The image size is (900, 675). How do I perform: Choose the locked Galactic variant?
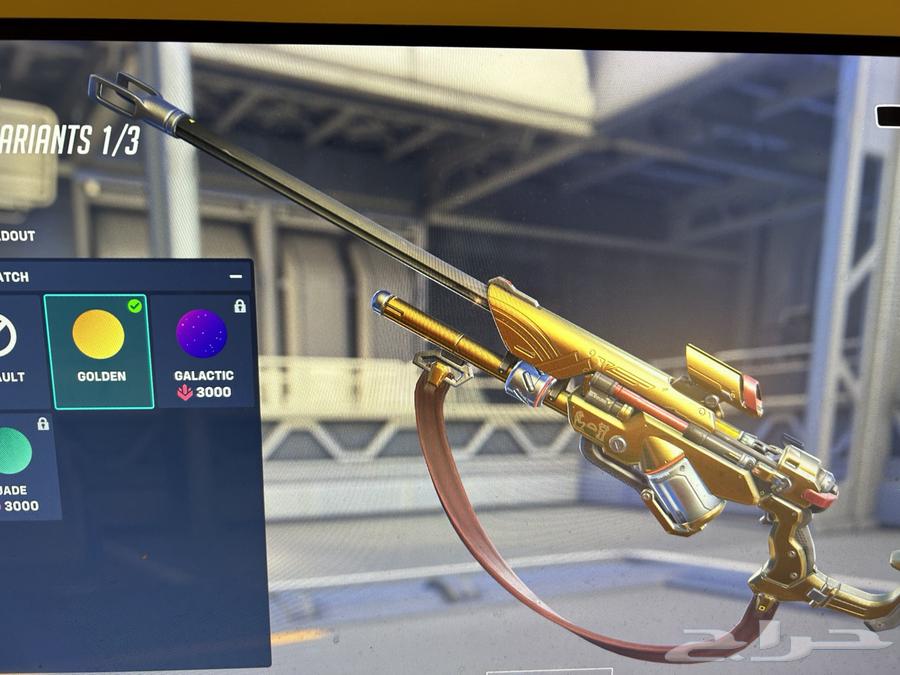point(203,350)
